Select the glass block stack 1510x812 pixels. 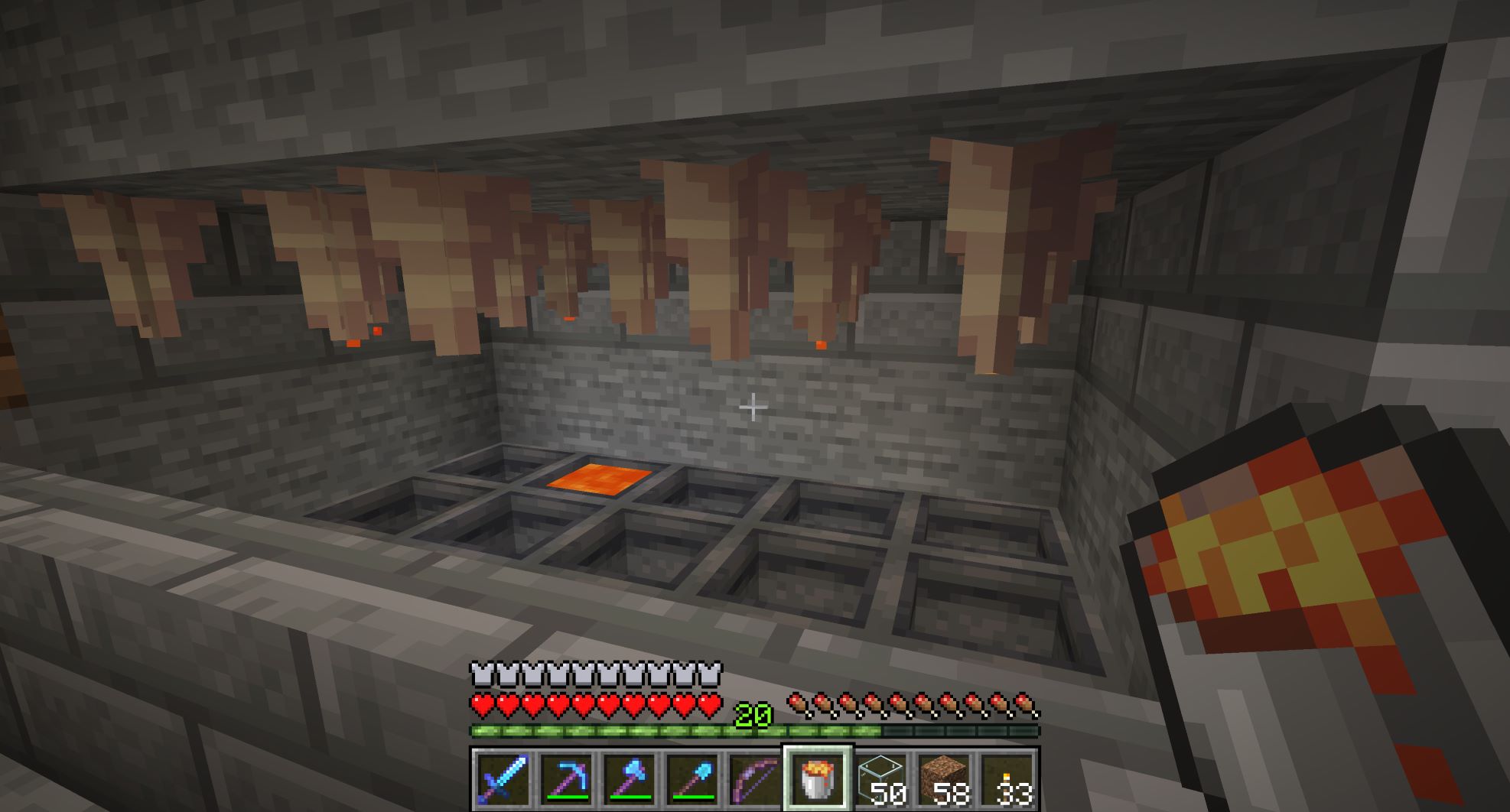pos(880,778)
